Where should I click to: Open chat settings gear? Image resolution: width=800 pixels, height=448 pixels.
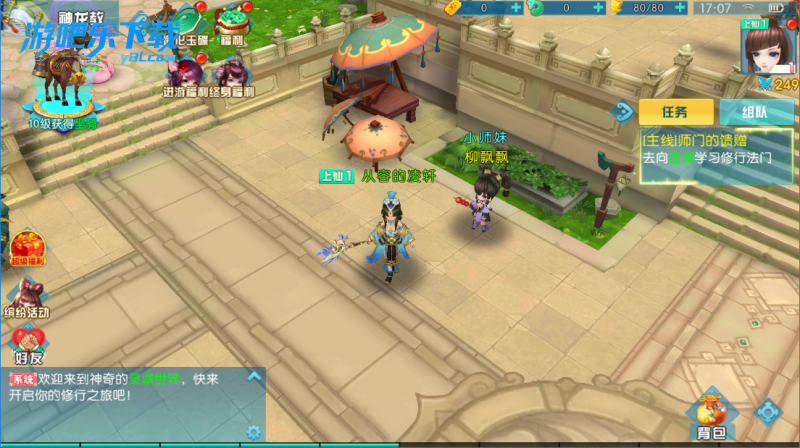pyautogui.click(x=254, y=432)
